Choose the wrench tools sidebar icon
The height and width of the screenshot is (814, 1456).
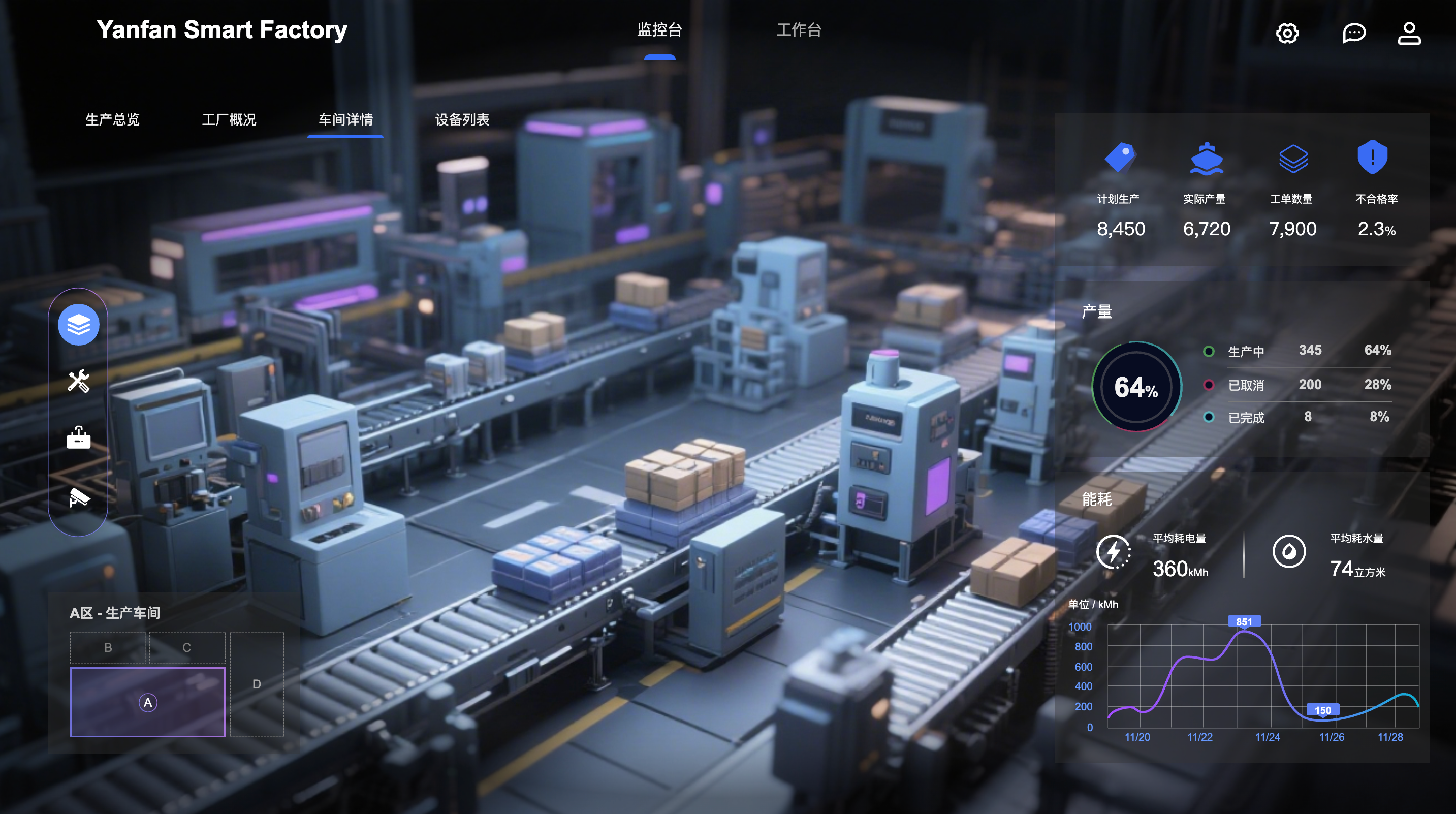pyautogui.click(x=79, y=382)
